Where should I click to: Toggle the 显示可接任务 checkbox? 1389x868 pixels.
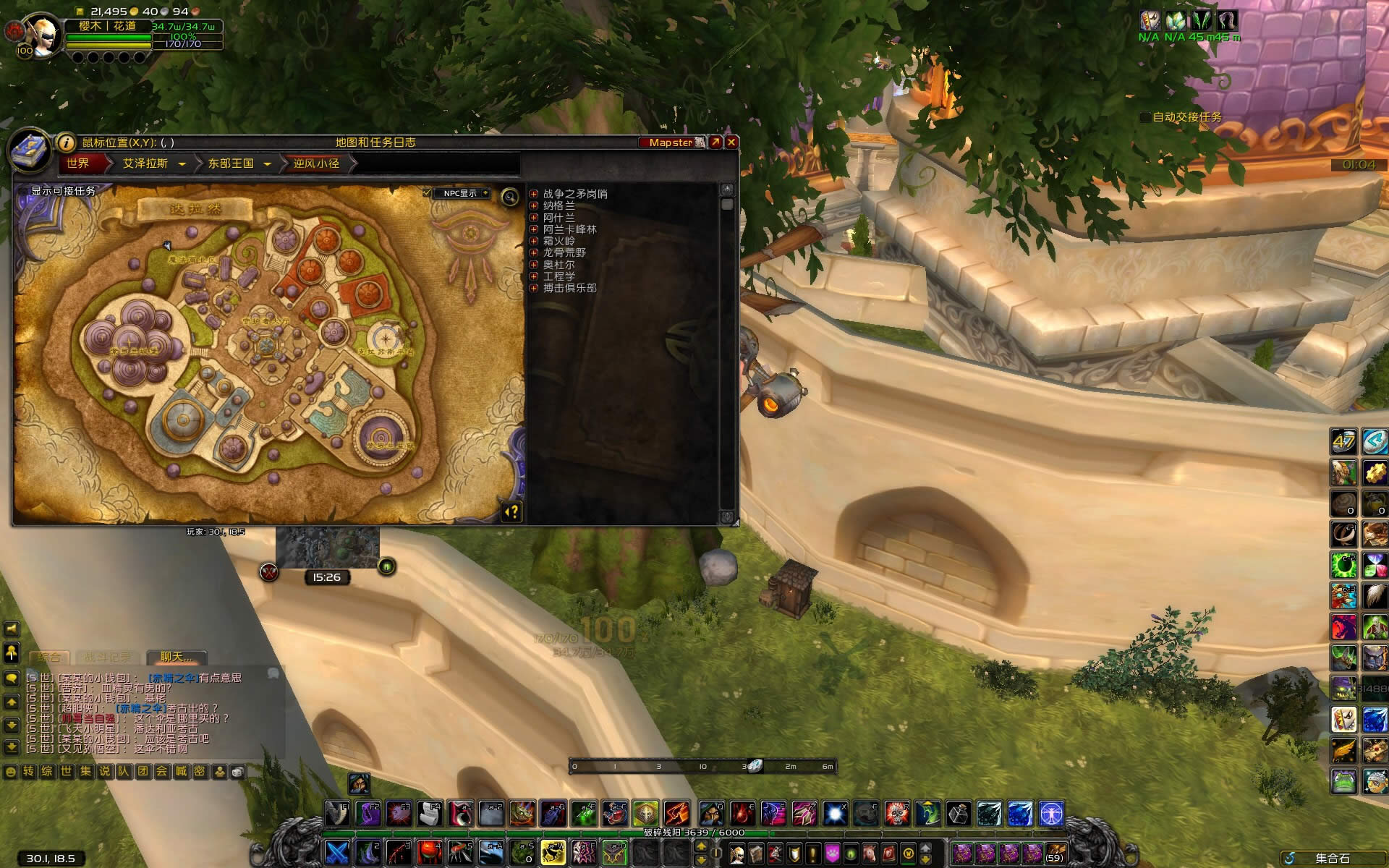coord(24,192)
